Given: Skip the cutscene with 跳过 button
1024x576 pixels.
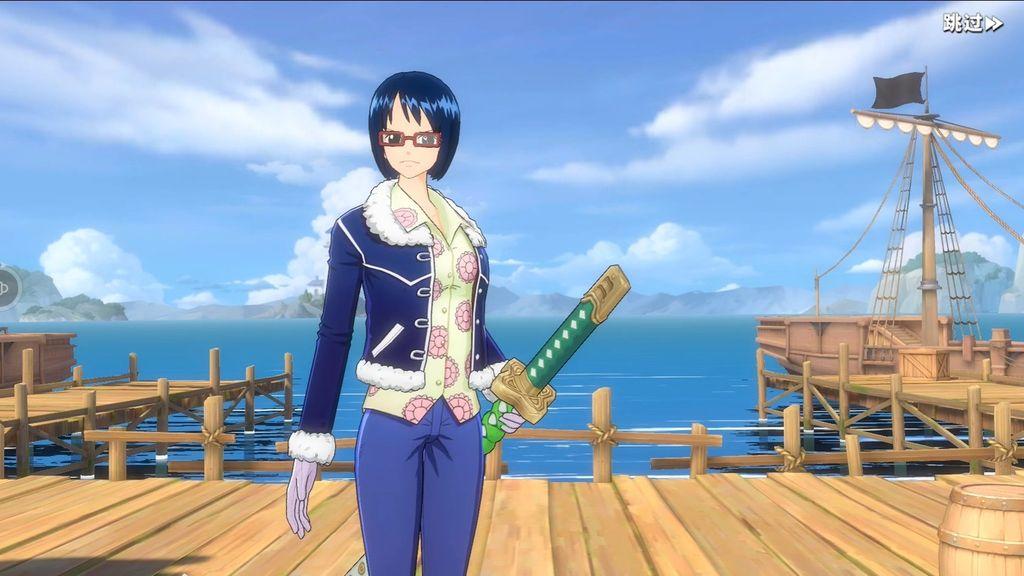Looking at the screenshot, I should click(x=971, y=23).
